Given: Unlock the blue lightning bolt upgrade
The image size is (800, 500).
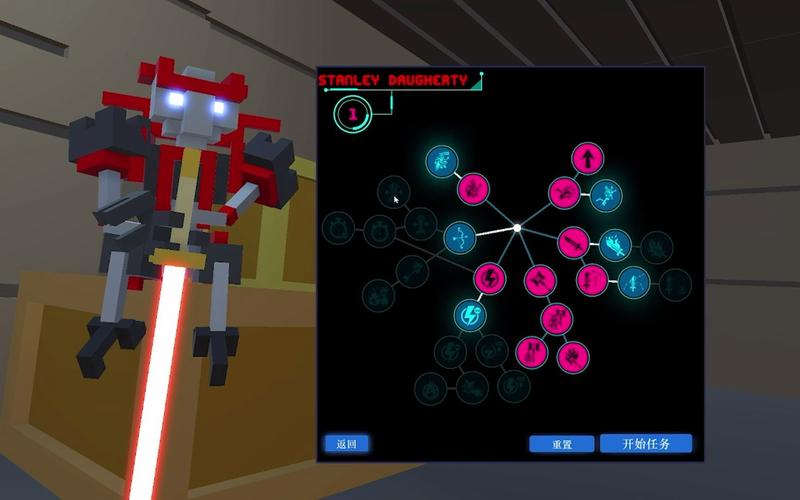Looking at the screenshot, I should (469, 316).
